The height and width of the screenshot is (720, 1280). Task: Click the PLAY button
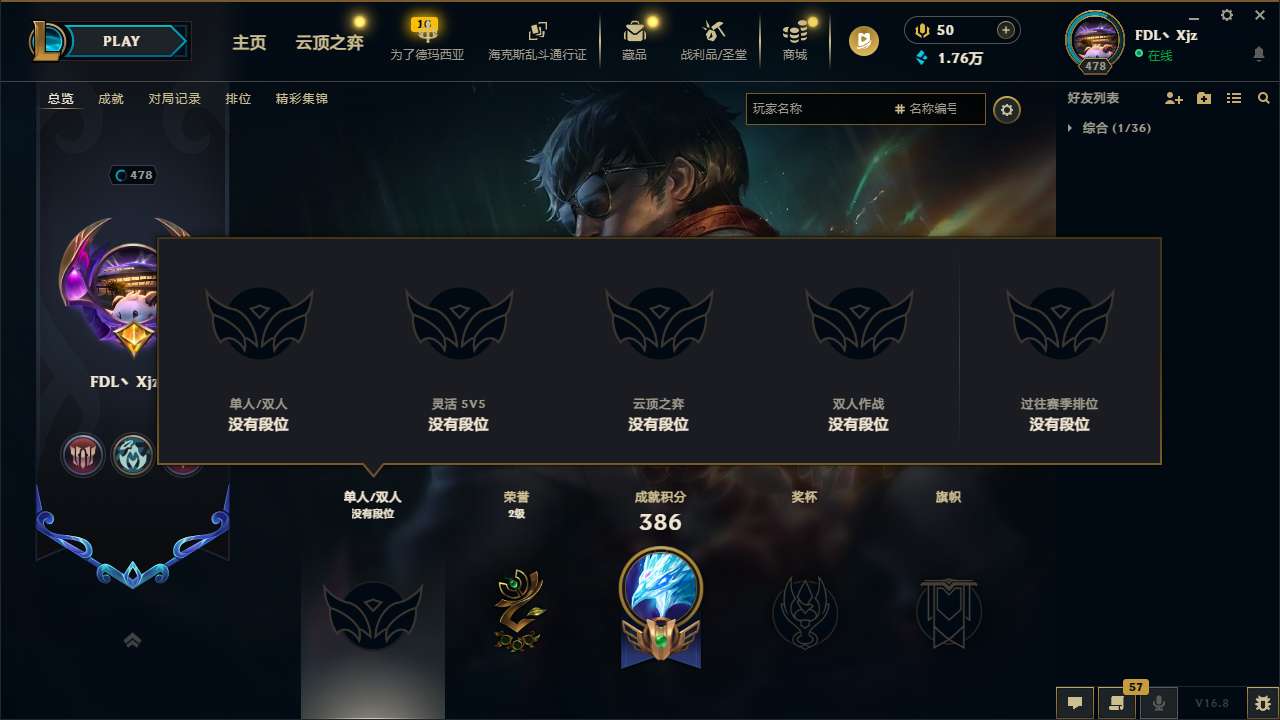(x=121, y=41)
